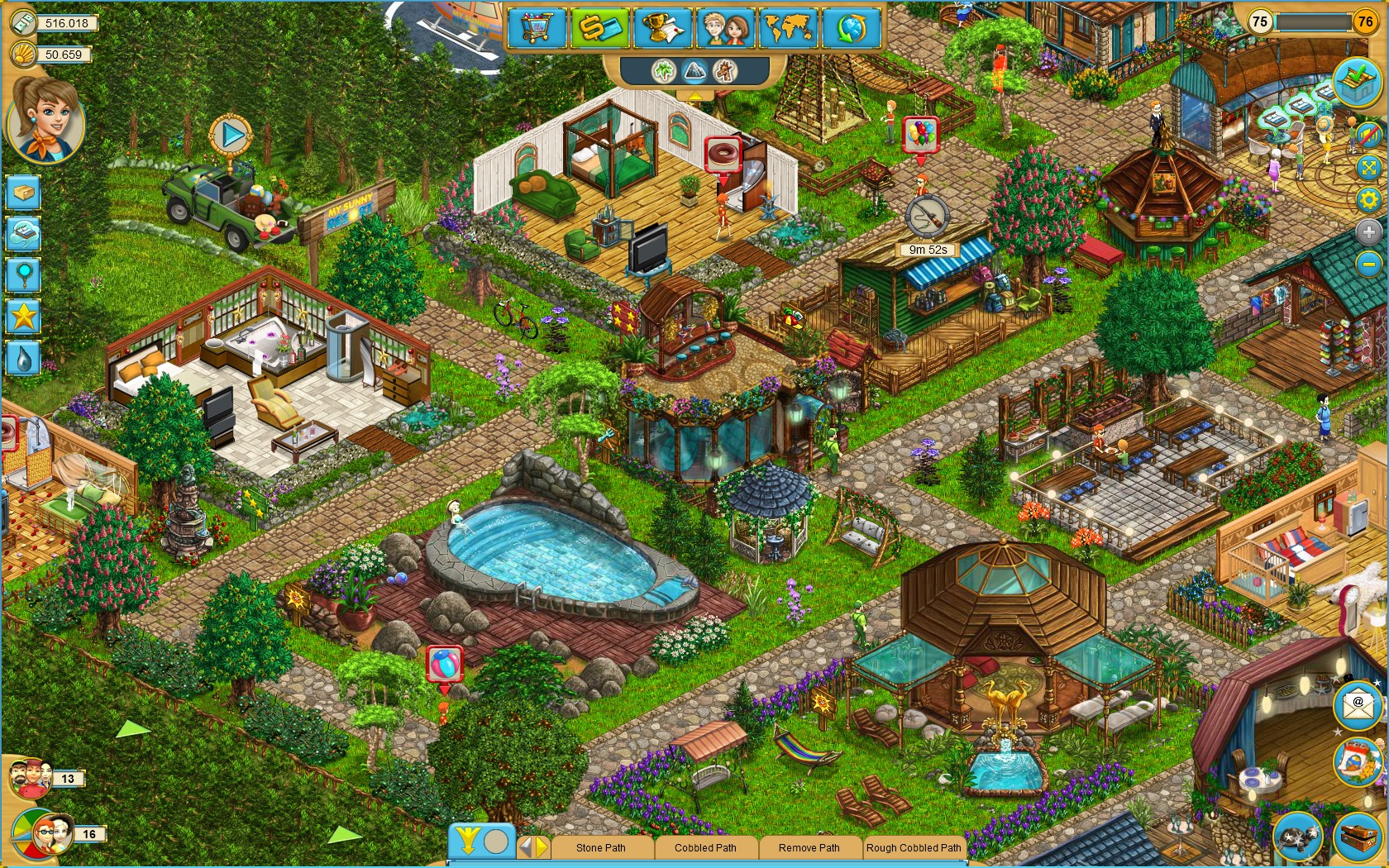Enable the palm tree island filter

tap(663, 72)
